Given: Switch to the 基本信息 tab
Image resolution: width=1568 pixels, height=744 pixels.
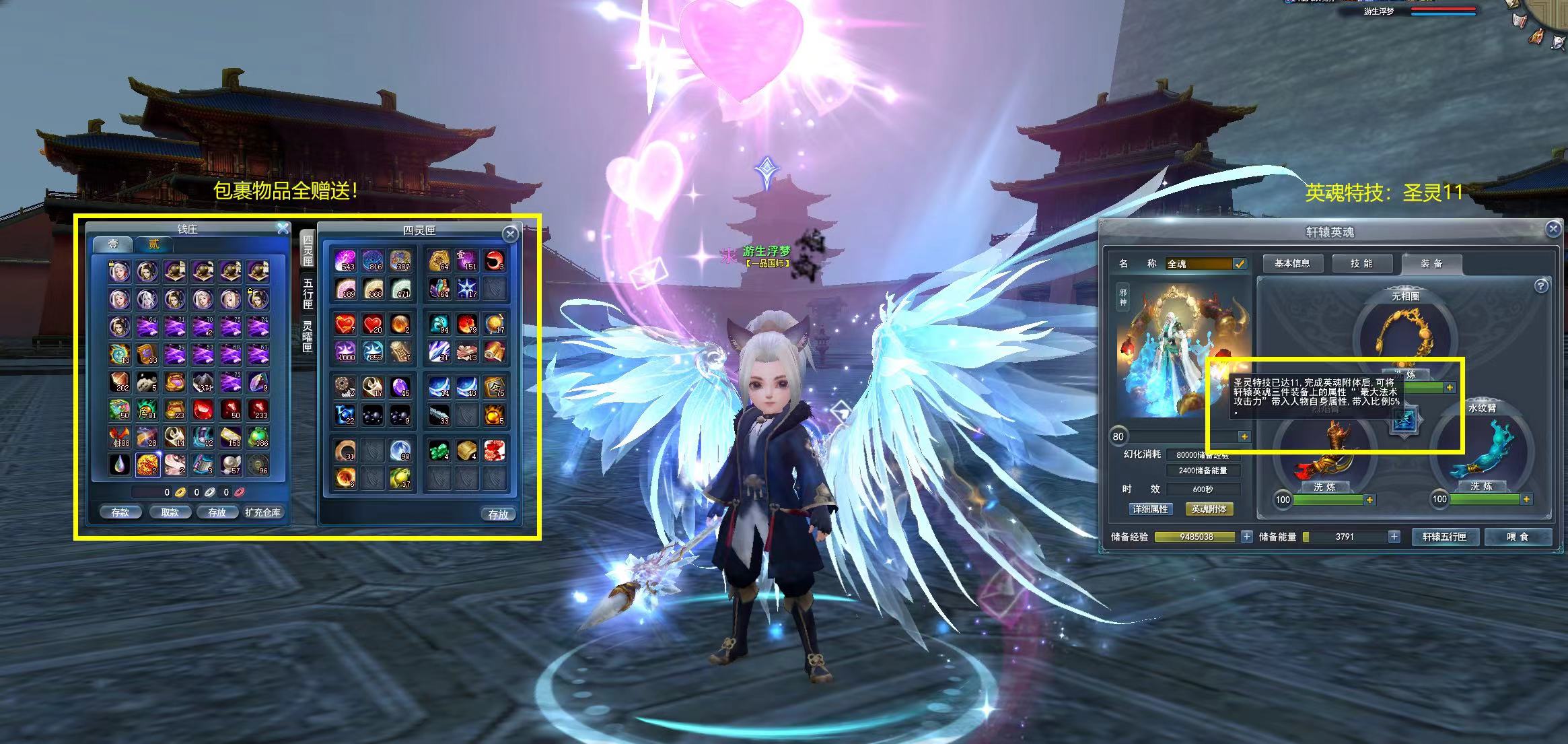Looking at the screenshot, I should (1292, 263).
